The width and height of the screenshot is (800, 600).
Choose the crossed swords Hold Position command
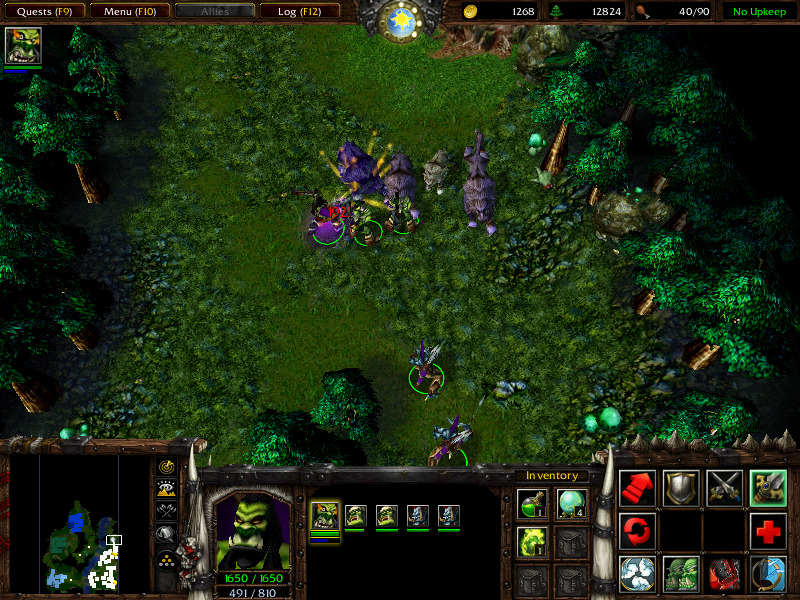pyautogui.click(x=724, y=488)
